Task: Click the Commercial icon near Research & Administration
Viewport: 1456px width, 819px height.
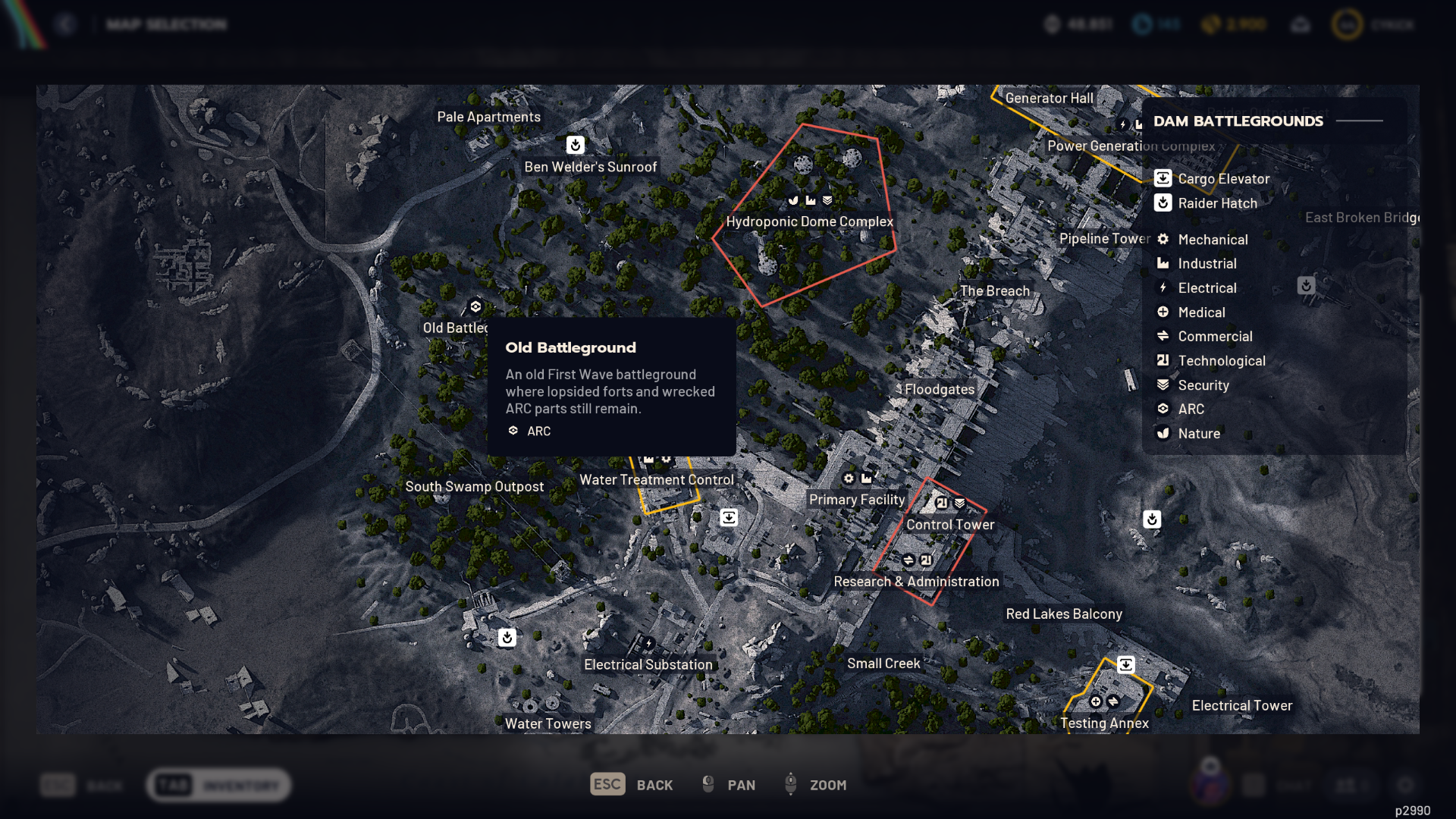Action: tap(908, 560)
